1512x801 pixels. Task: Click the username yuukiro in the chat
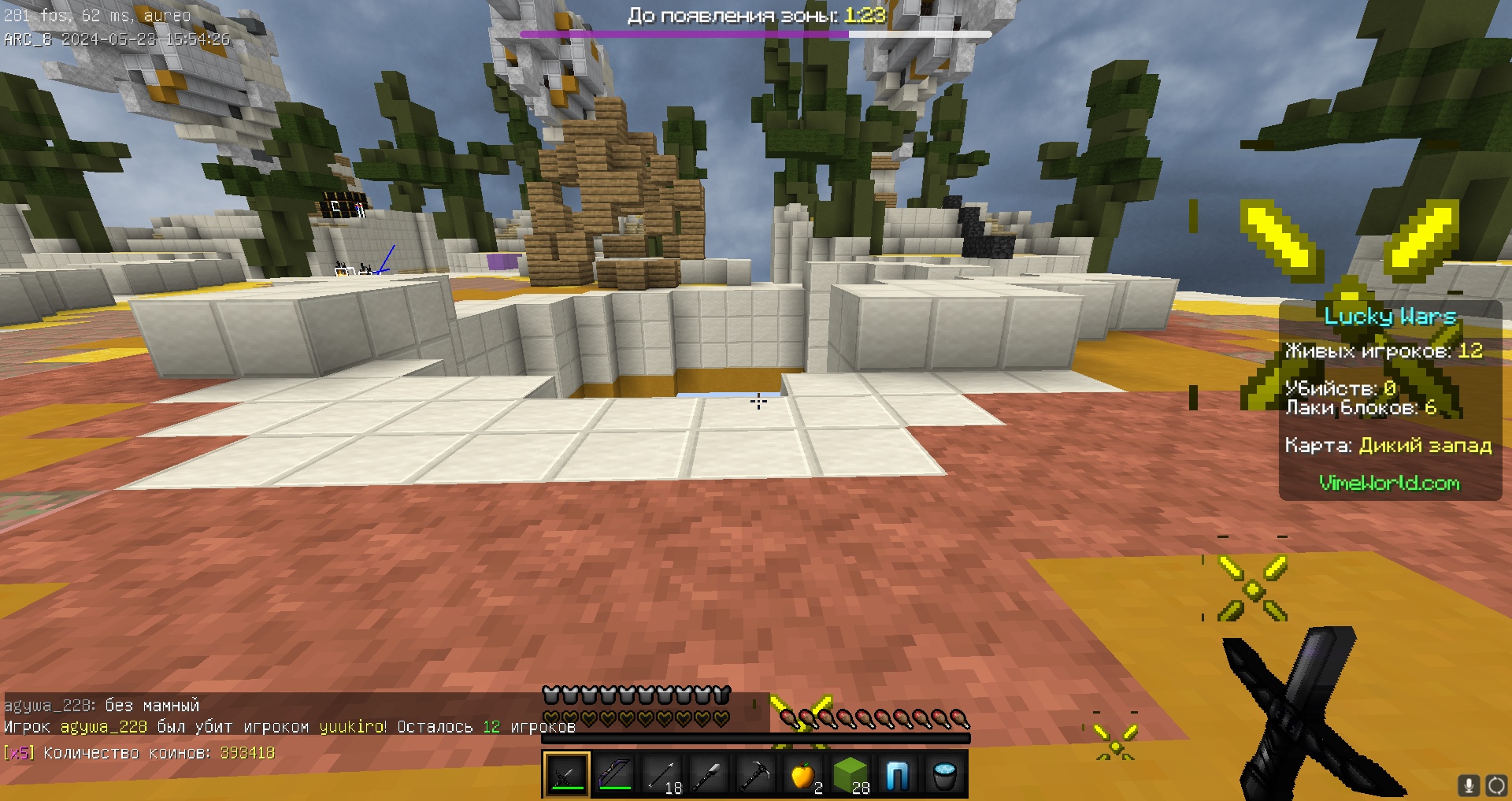point(347,728)
